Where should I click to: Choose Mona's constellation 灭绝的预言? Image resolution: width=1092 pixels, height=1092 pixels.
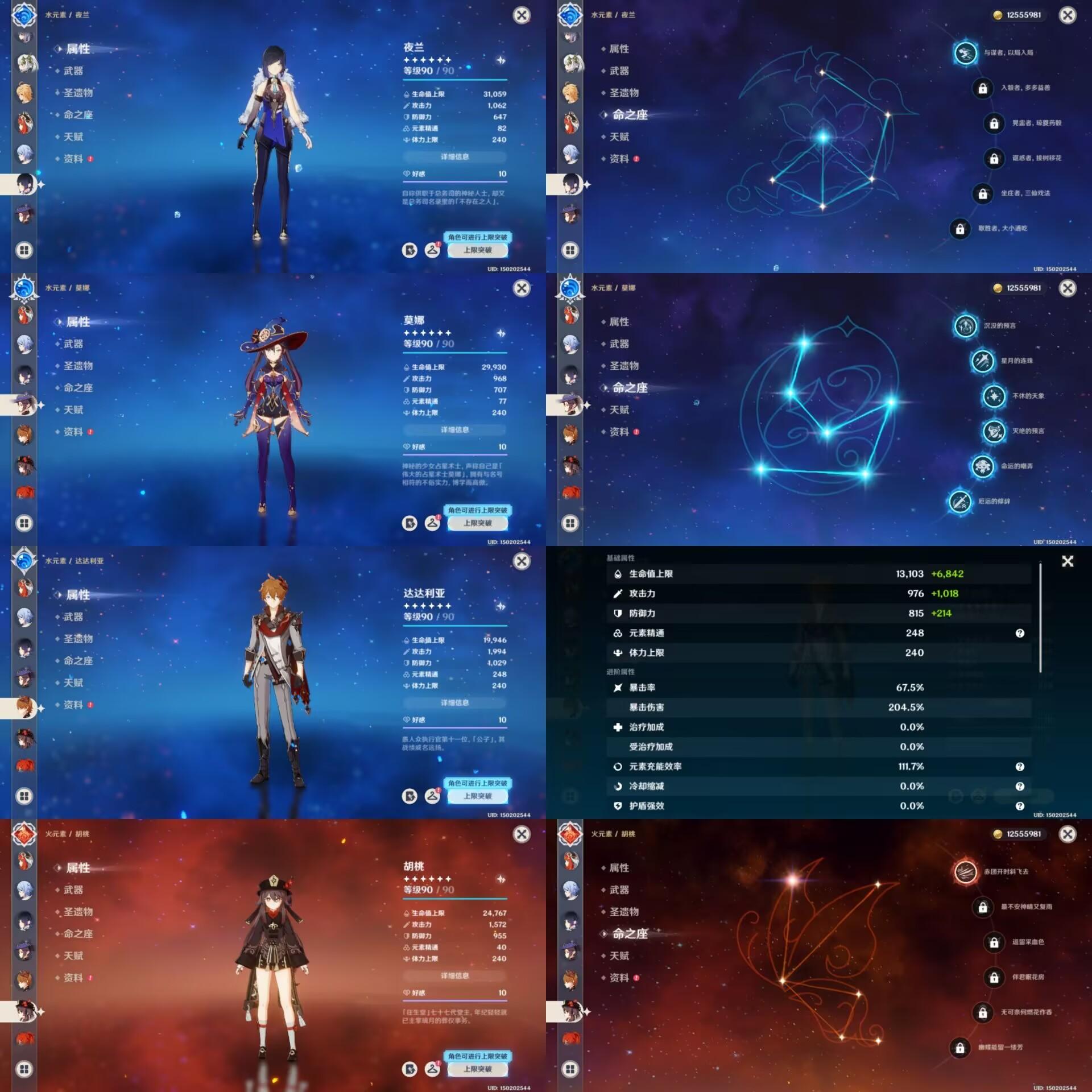point(994,431)
